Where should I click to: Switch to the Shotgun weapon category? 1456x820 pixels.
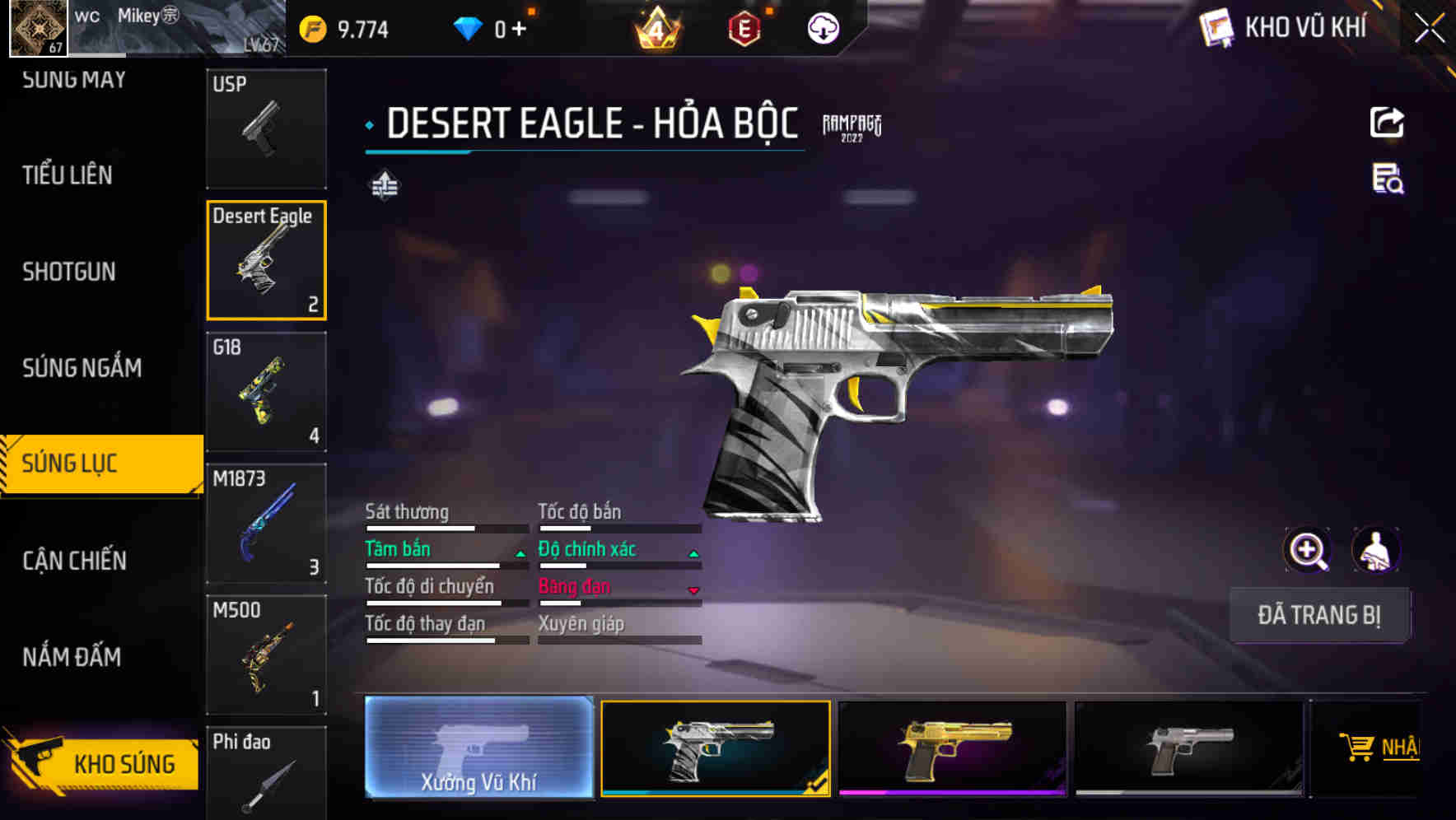[x=69, y=272]
